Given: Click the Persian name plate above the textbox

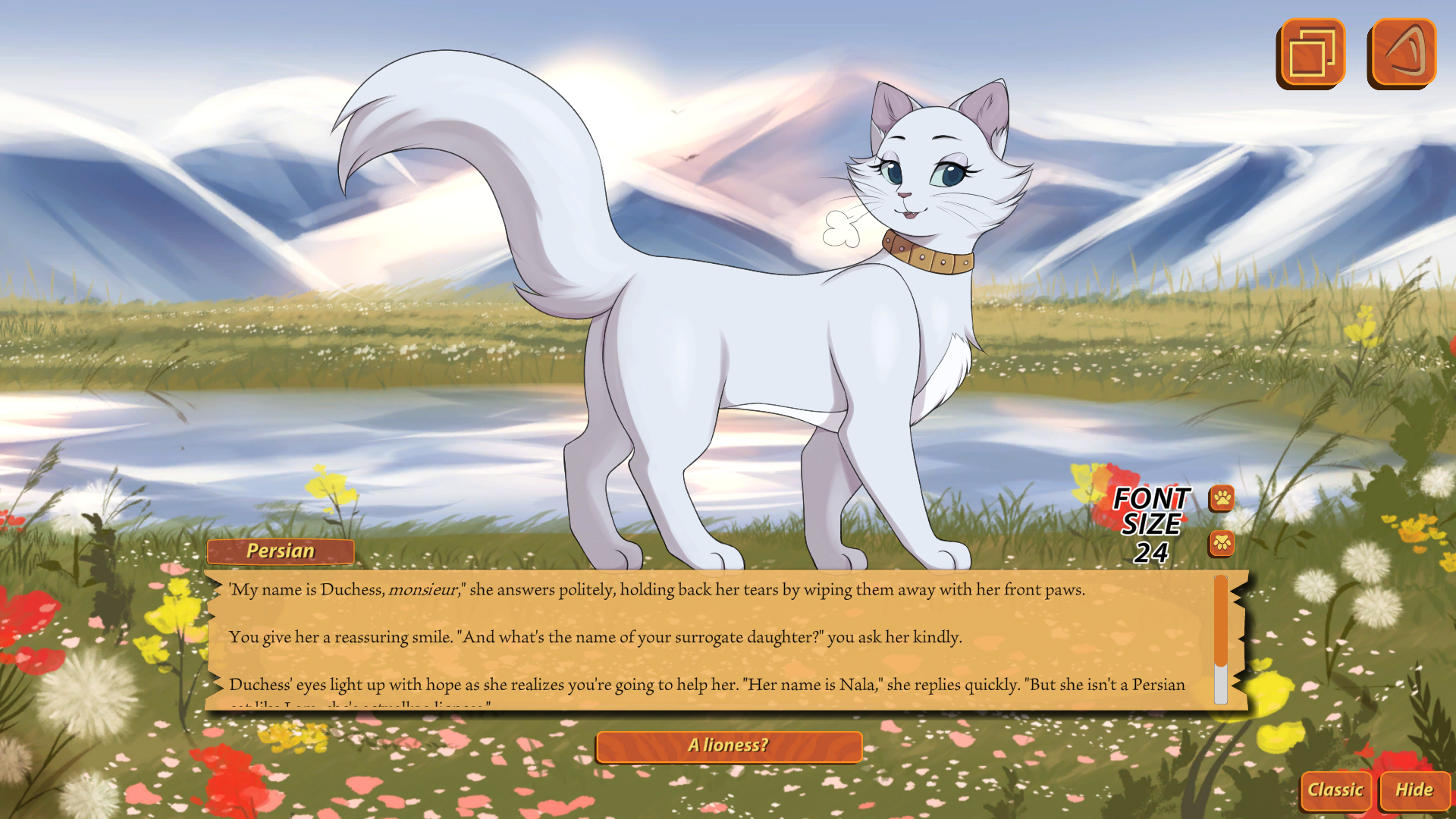Looking at the screenshot, I should point(280,551).
